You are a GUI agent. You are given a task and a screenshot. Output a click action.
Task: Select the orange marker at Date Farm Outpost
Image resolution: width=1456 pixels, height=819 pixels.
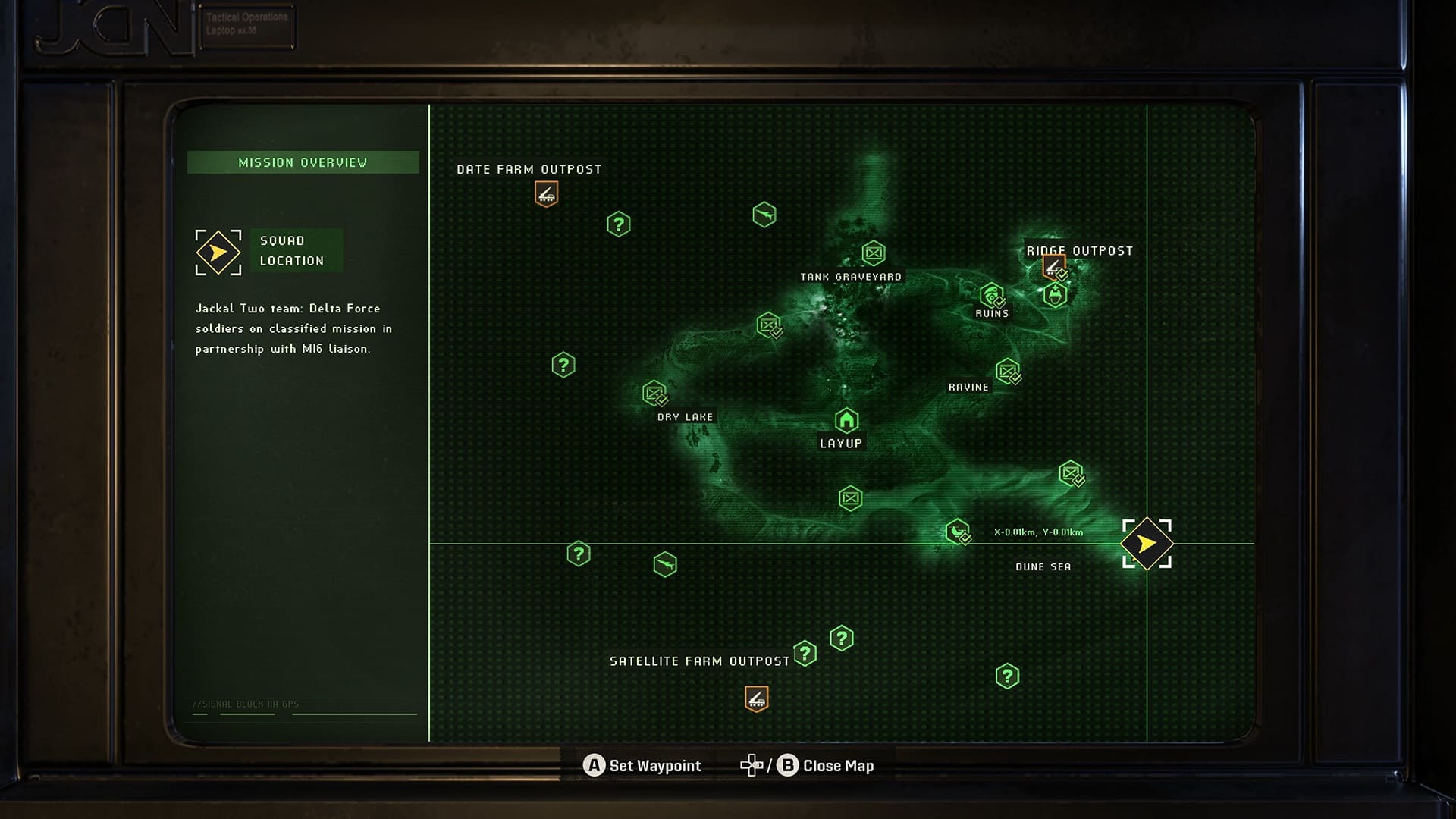coord(545,195)
